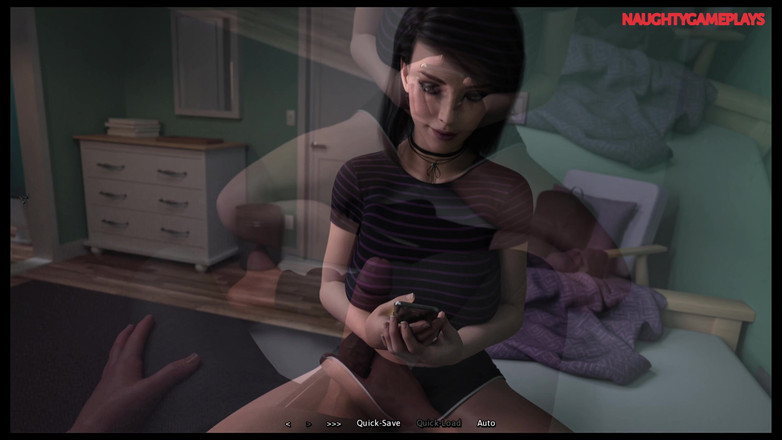Skip ahead using the triple arrow button

334,424
